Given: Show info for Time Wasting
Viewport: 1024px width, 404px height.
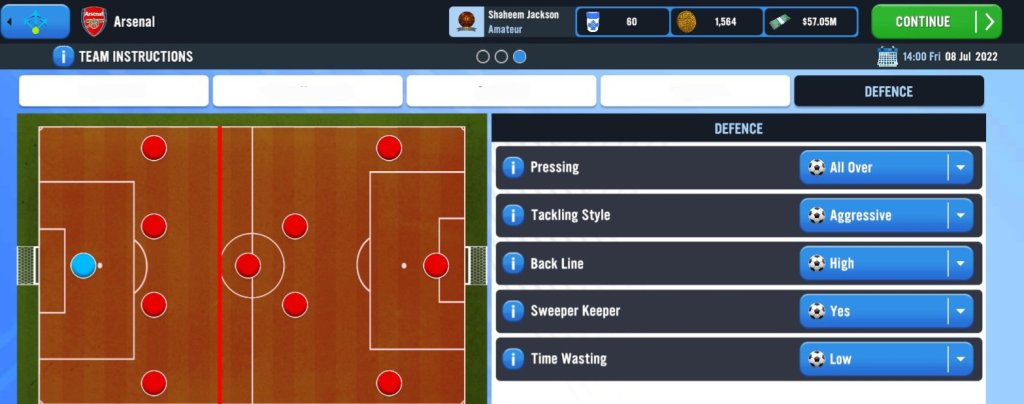Looking at the screenshot, I should (x=512, y=359).
